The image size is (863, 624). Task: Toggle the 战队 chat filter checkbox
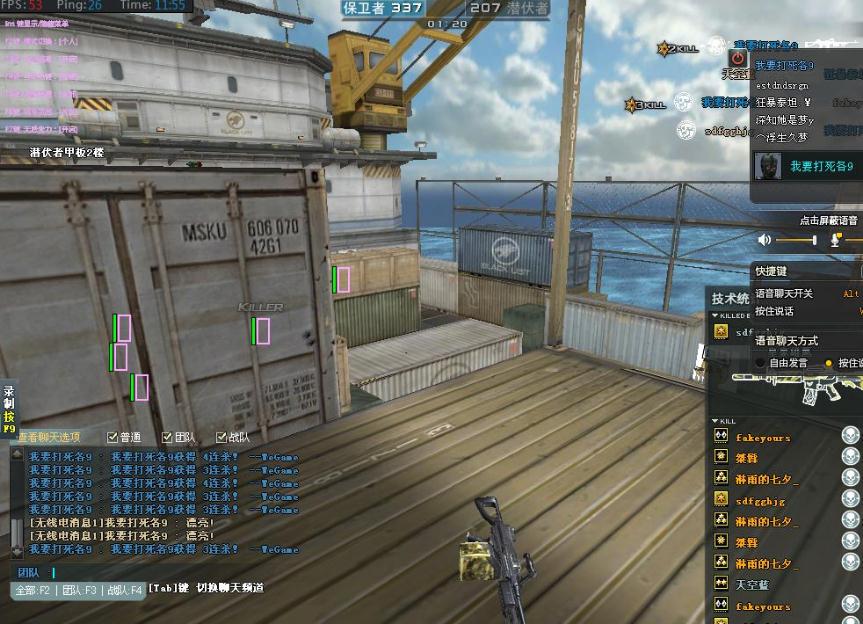point(221,437)
